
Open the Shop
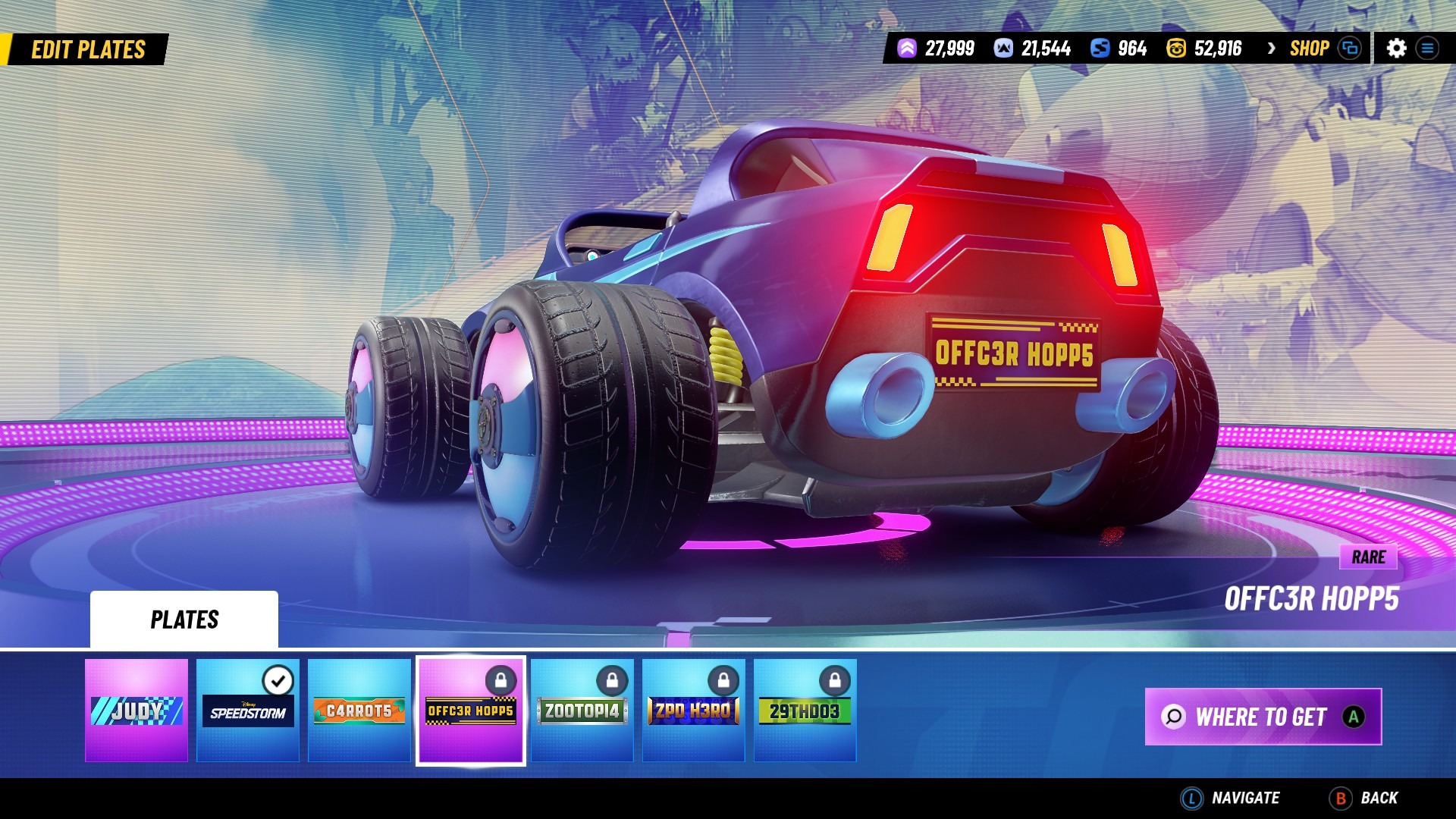(1310, 49)
